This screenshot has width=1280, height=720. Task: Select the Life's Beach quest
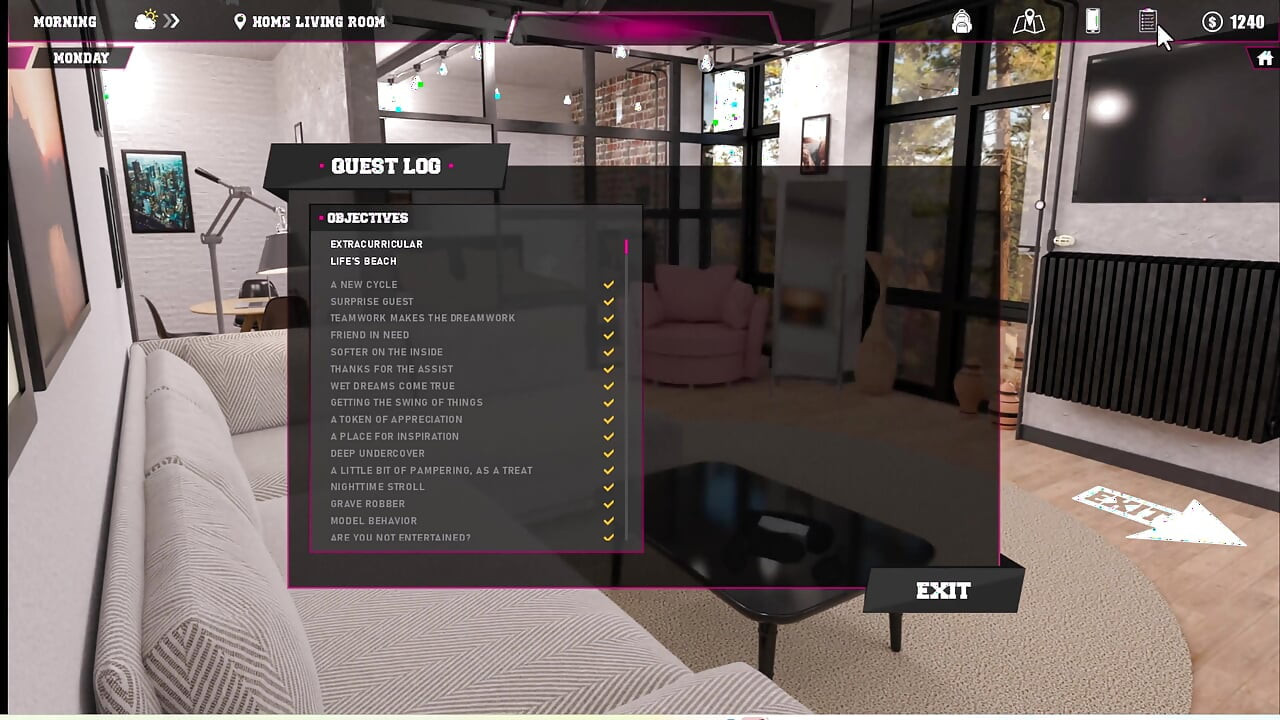point(364,261)
